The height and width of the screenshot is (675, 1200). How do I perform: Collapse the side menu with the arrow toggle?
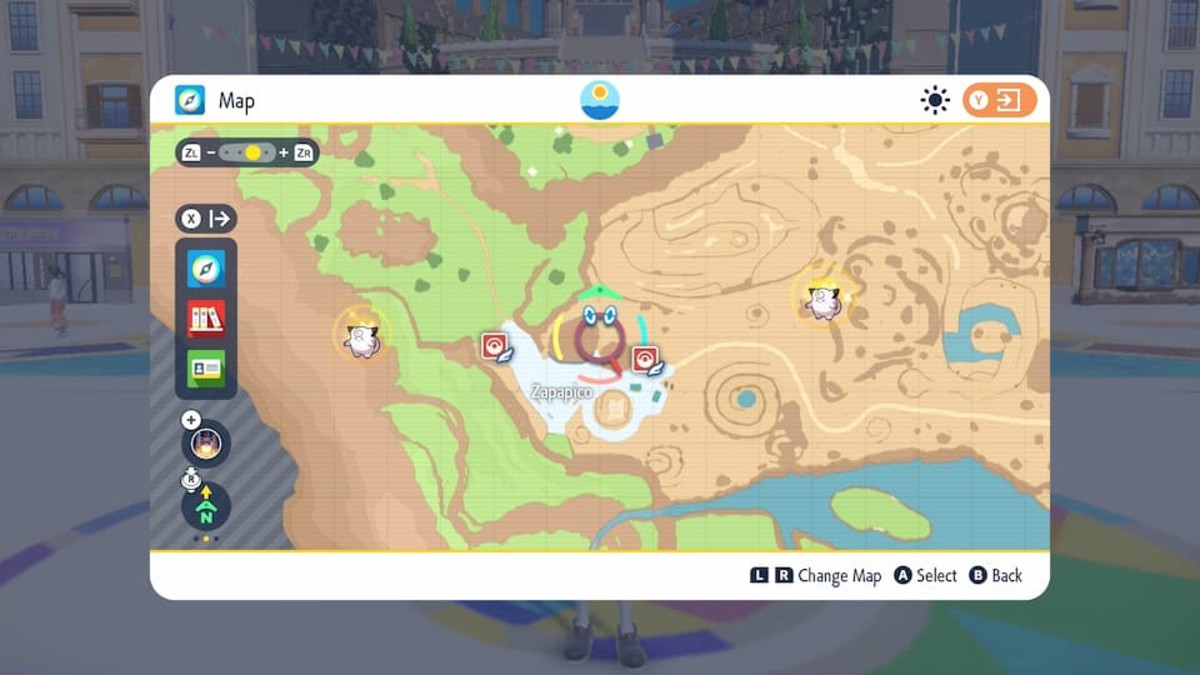pos(206,219)
